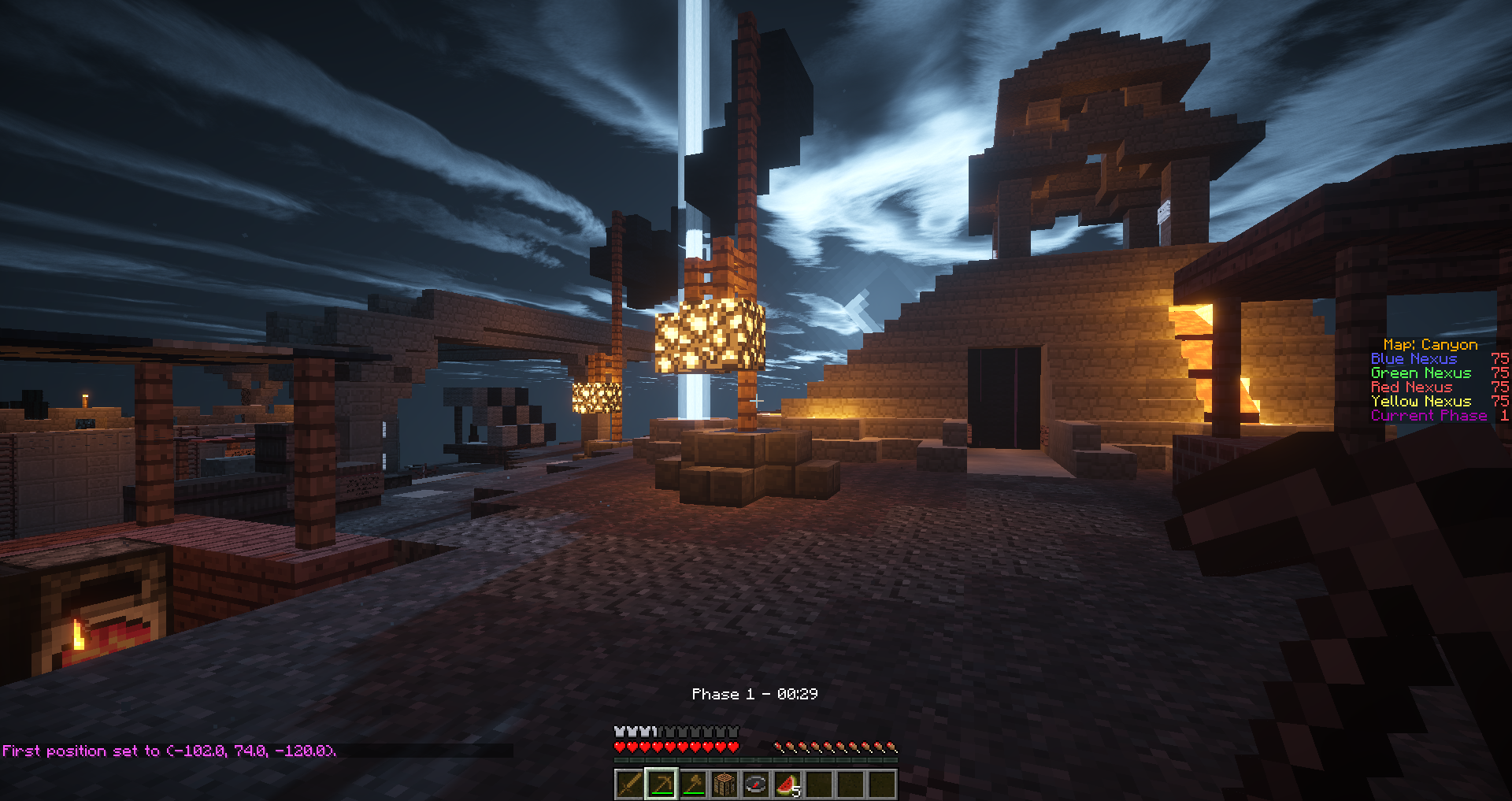This screenshot has width=1512, height=801.
Task: Select the crafting table hotbar slot
Action: [724, 784]
